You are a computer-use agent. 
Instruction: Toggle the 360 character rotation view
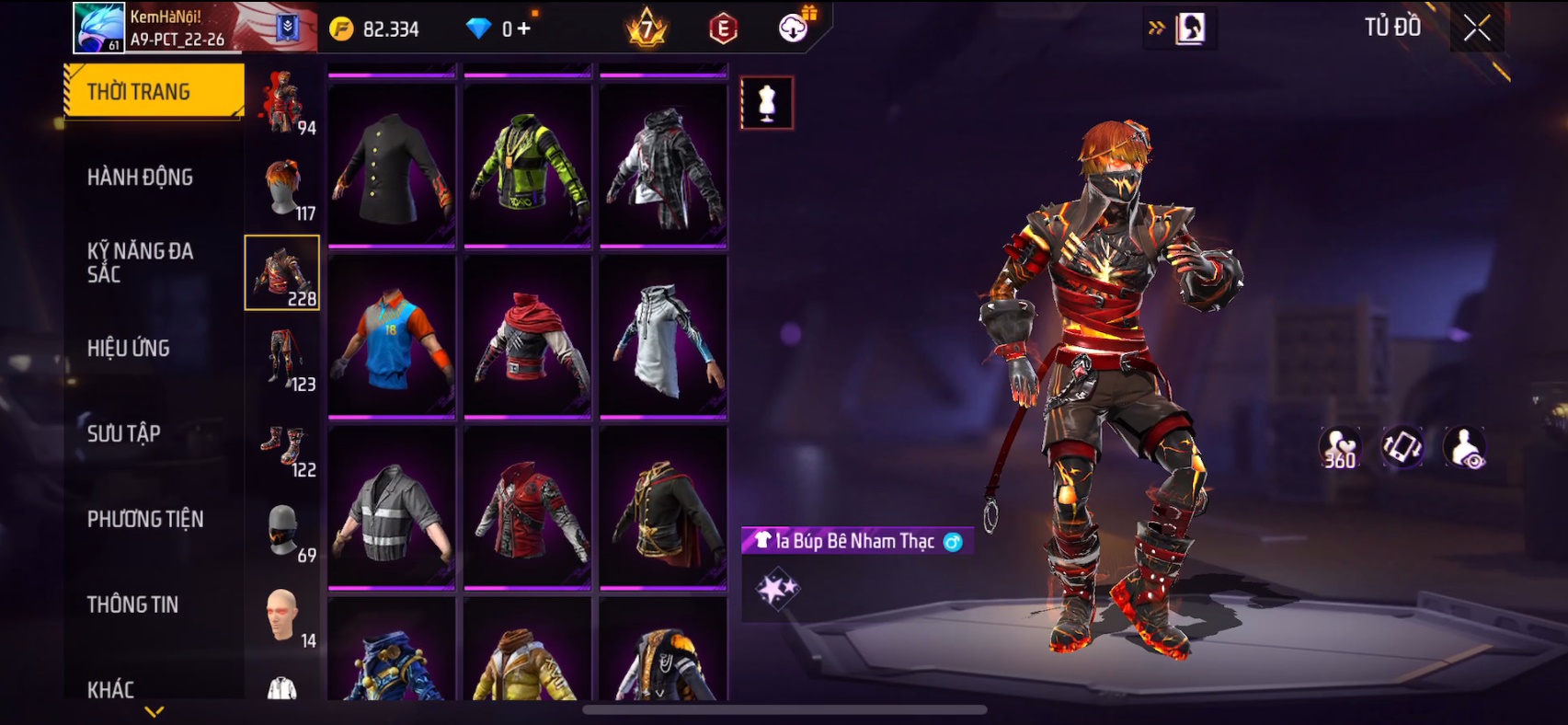pos(1339,448)
